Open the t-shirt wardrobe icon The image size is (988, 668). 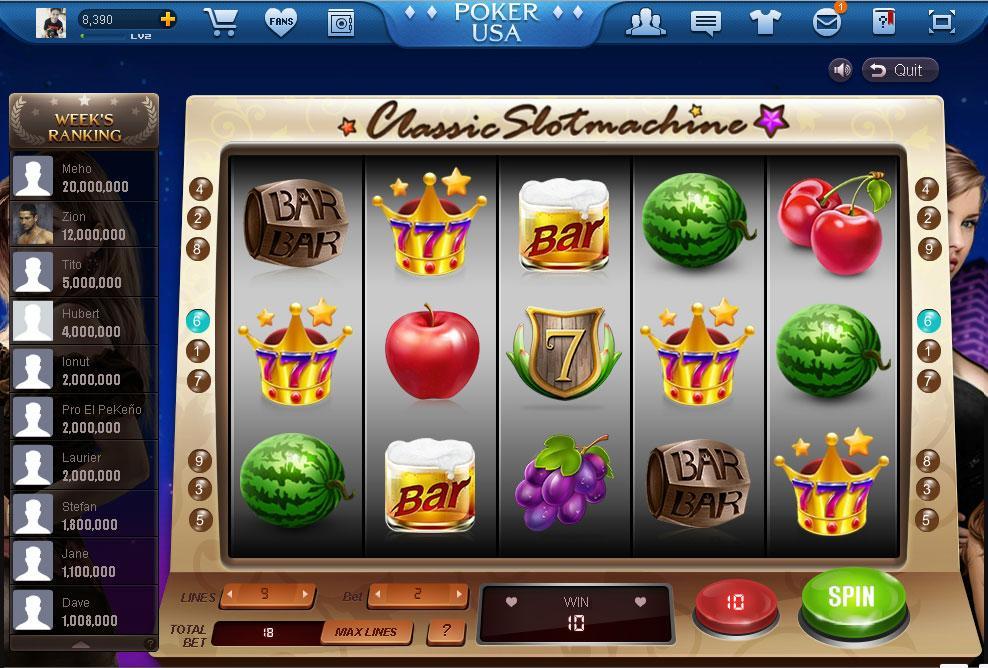[766, 21]
